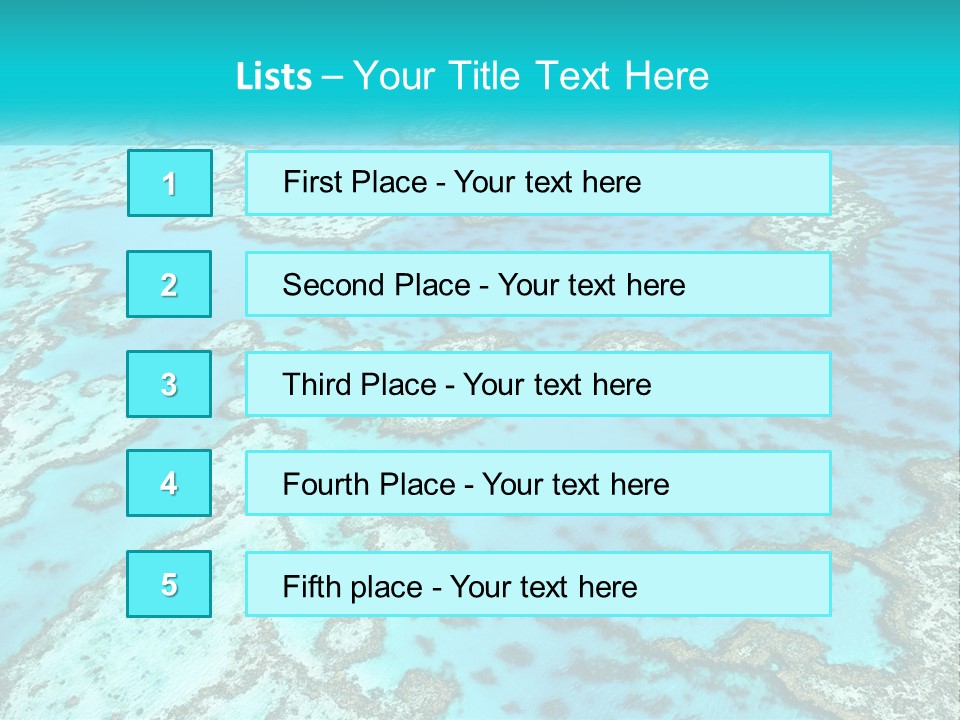This screenshot has width=960, height=720.
Task: Open the Third Place text row
Action: [x=538, y=384]
